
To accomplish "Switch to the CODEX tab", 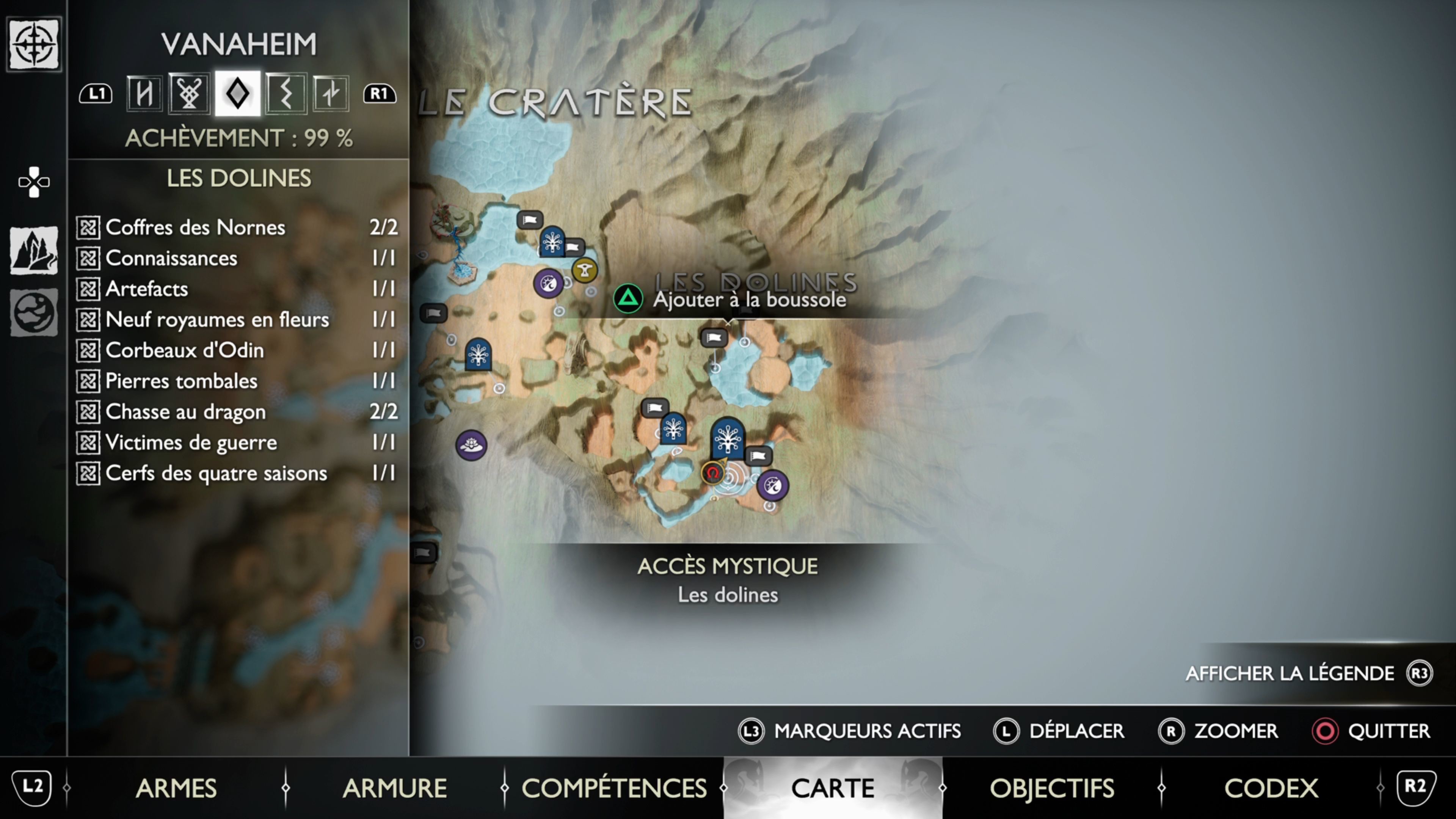I will 1271,788.
